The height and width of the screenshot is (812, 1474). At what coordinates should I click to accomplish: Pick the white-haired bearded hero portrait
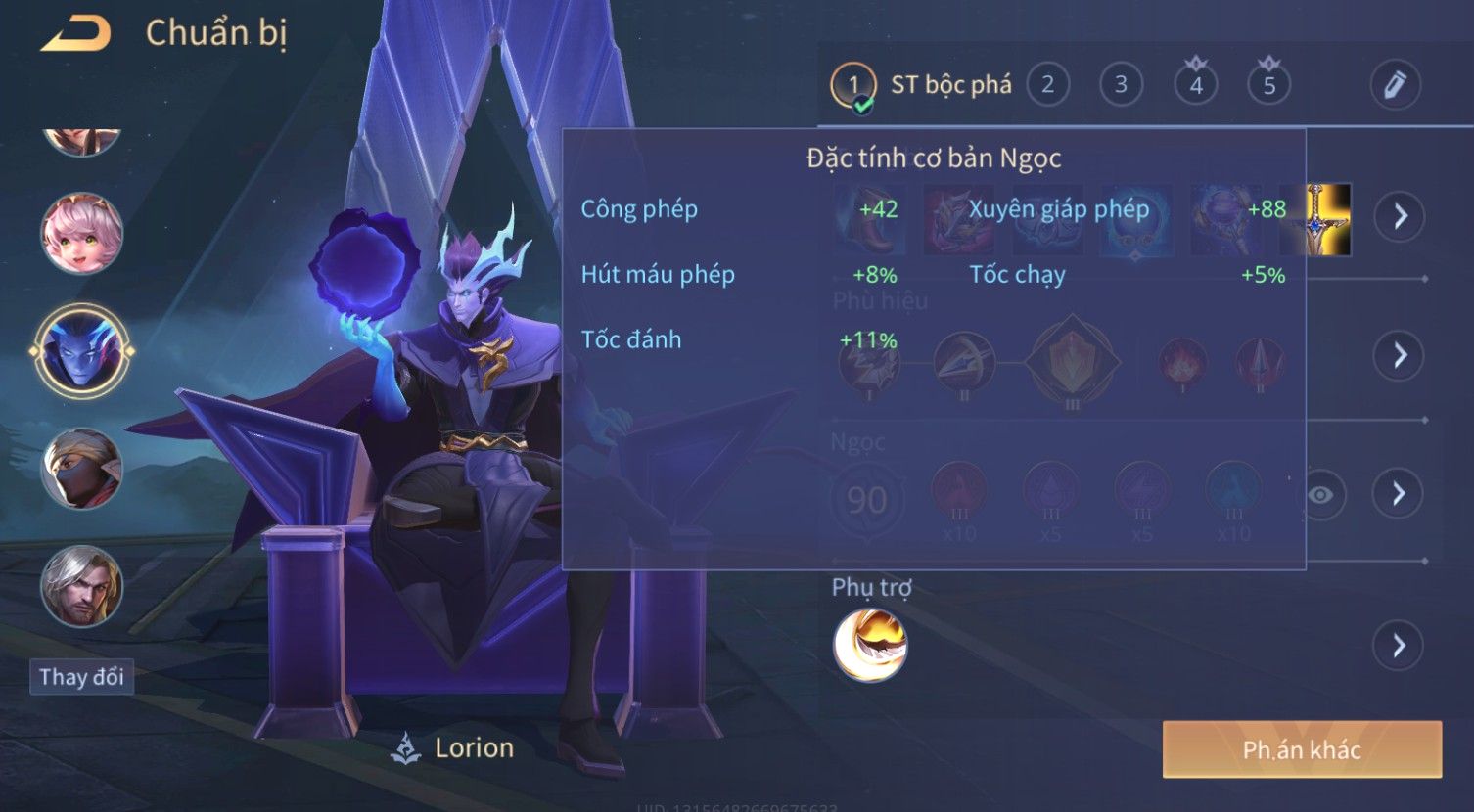coord(81,586)
